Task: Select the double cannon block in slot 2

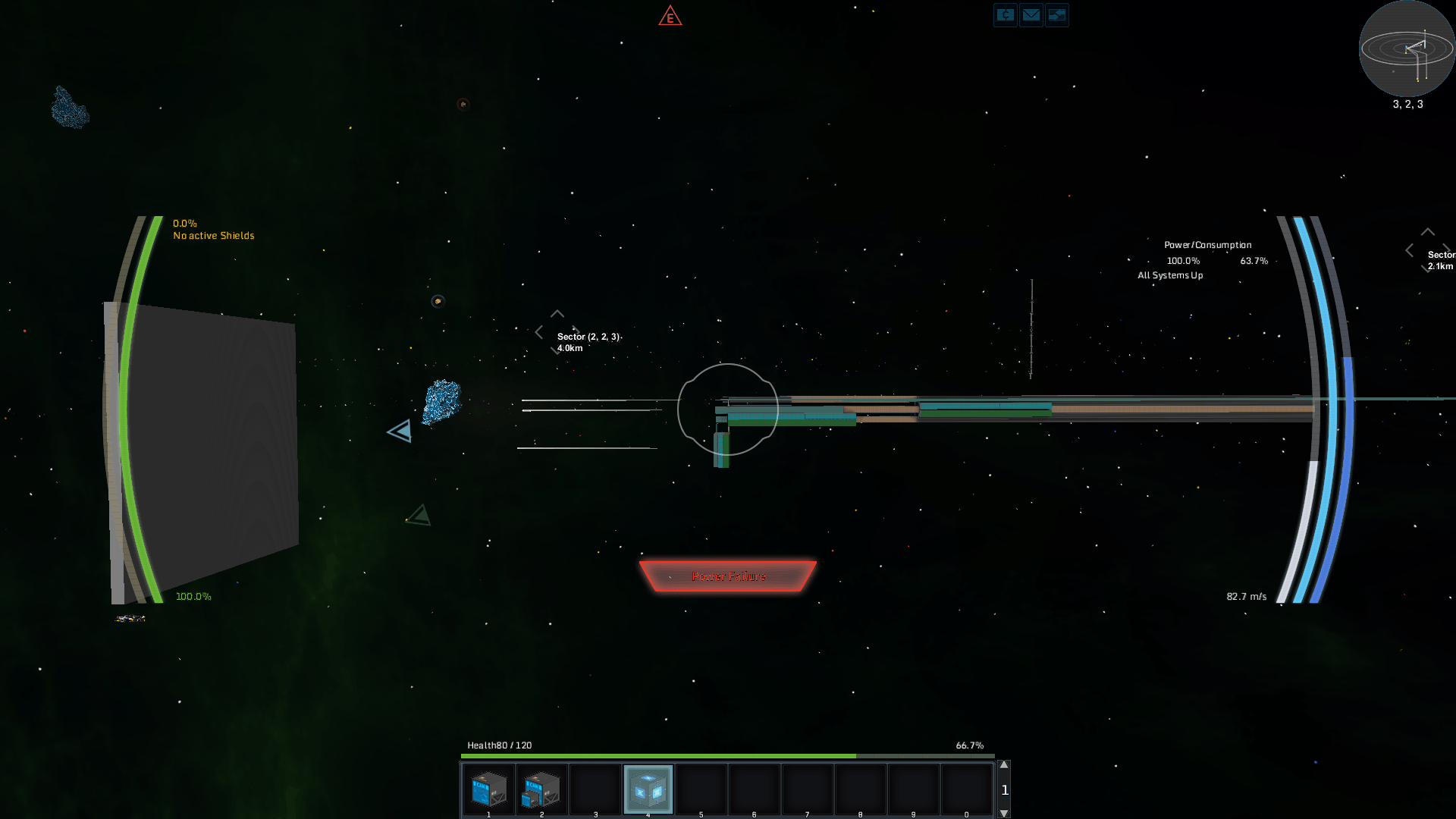Action: click(541, 789)
